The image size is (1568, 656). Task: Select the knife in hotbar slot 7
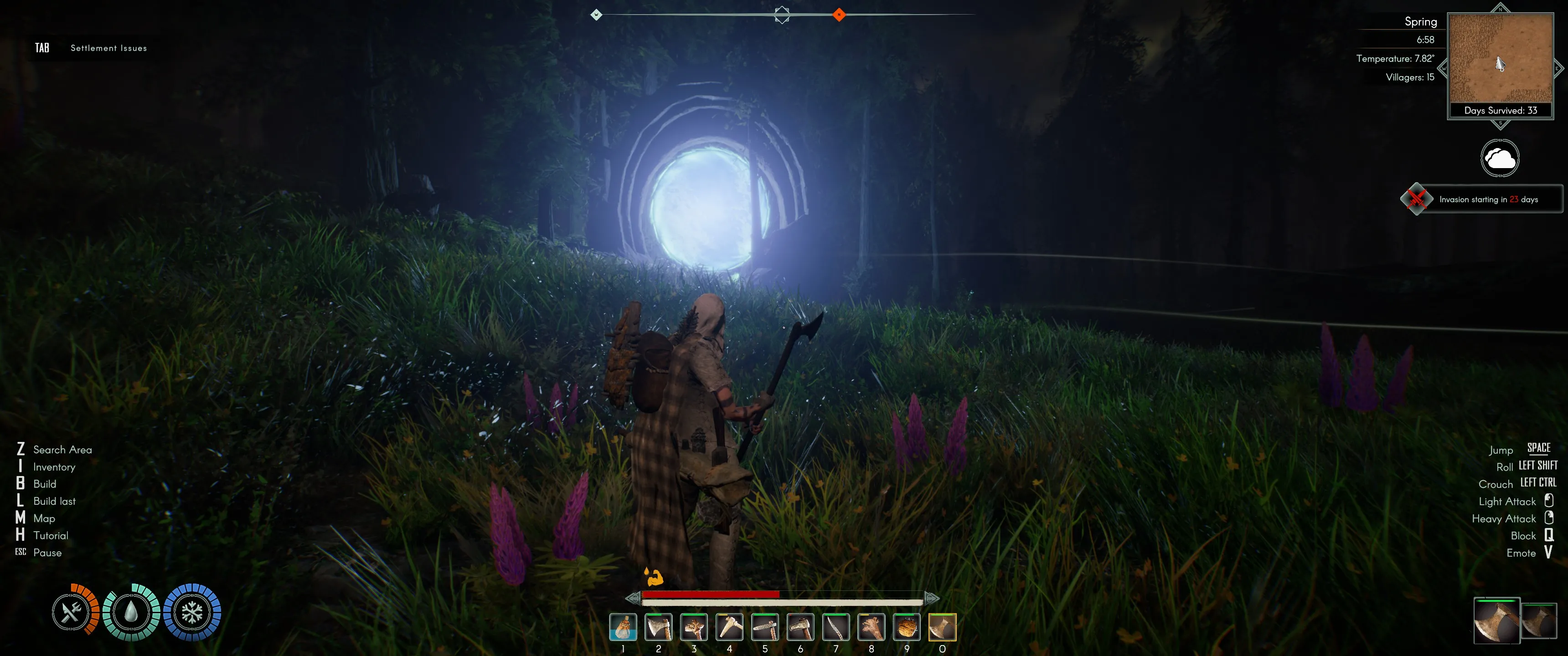coord(836,628)
